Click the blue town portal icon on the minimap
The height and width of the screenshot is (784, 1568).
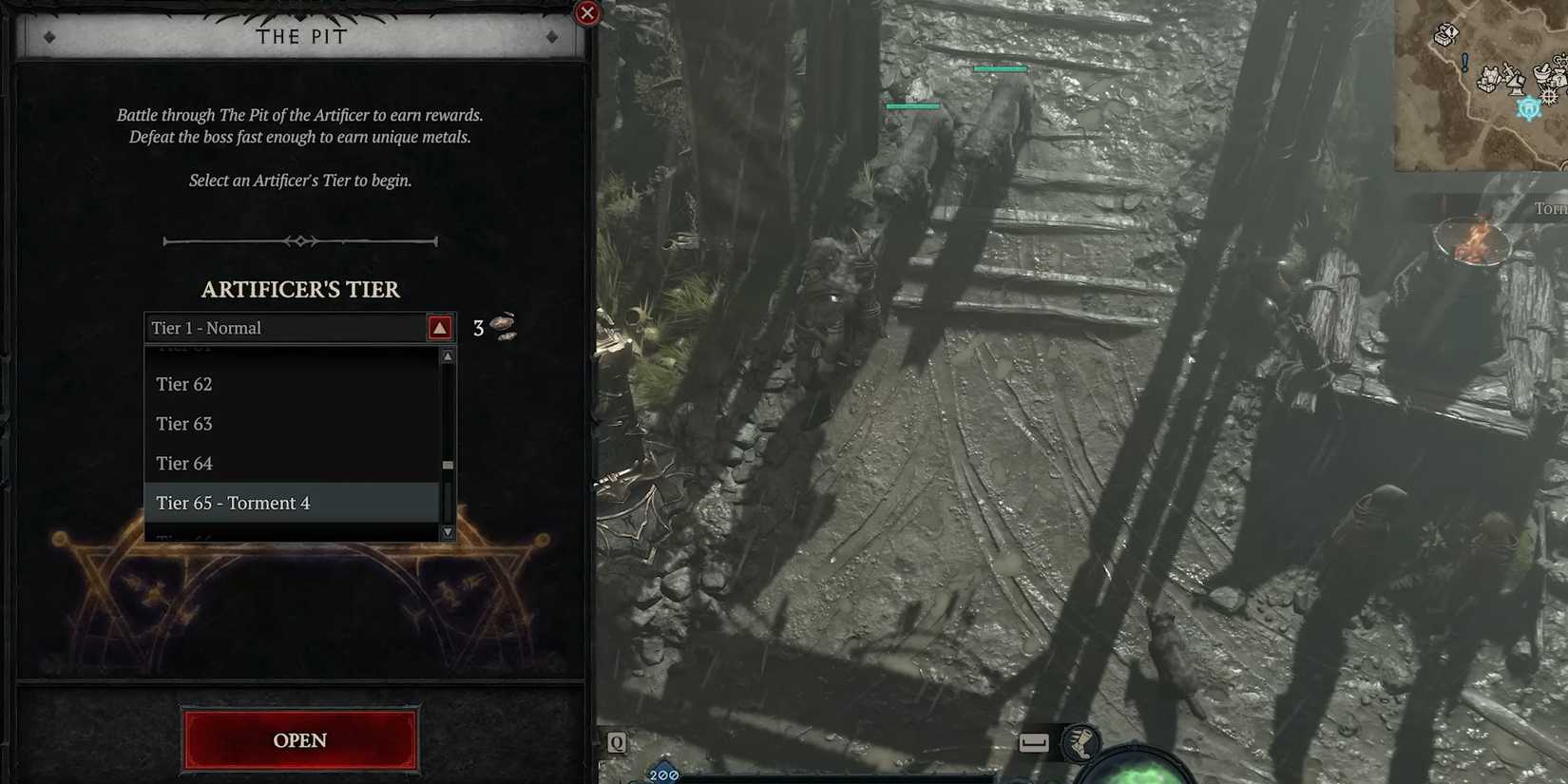1528,108
